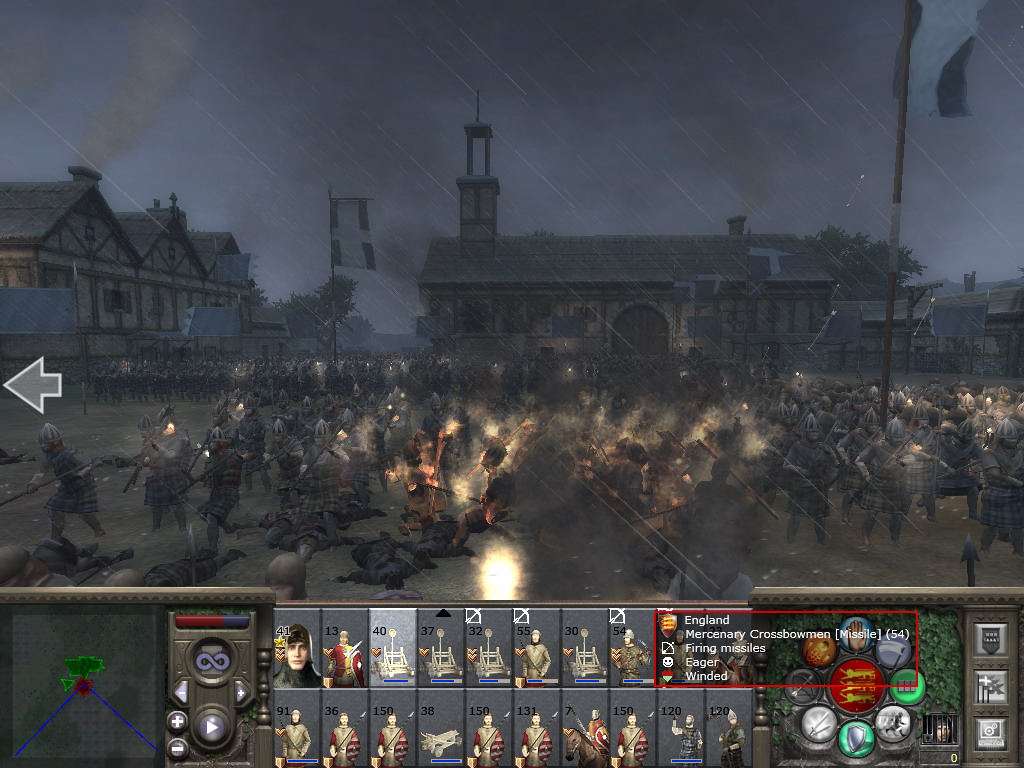This screenshot has width=1024, height=768.
Task: Increase the game speed with the small plus arrow
Action: pyautogui.click(x=241, y=693)
